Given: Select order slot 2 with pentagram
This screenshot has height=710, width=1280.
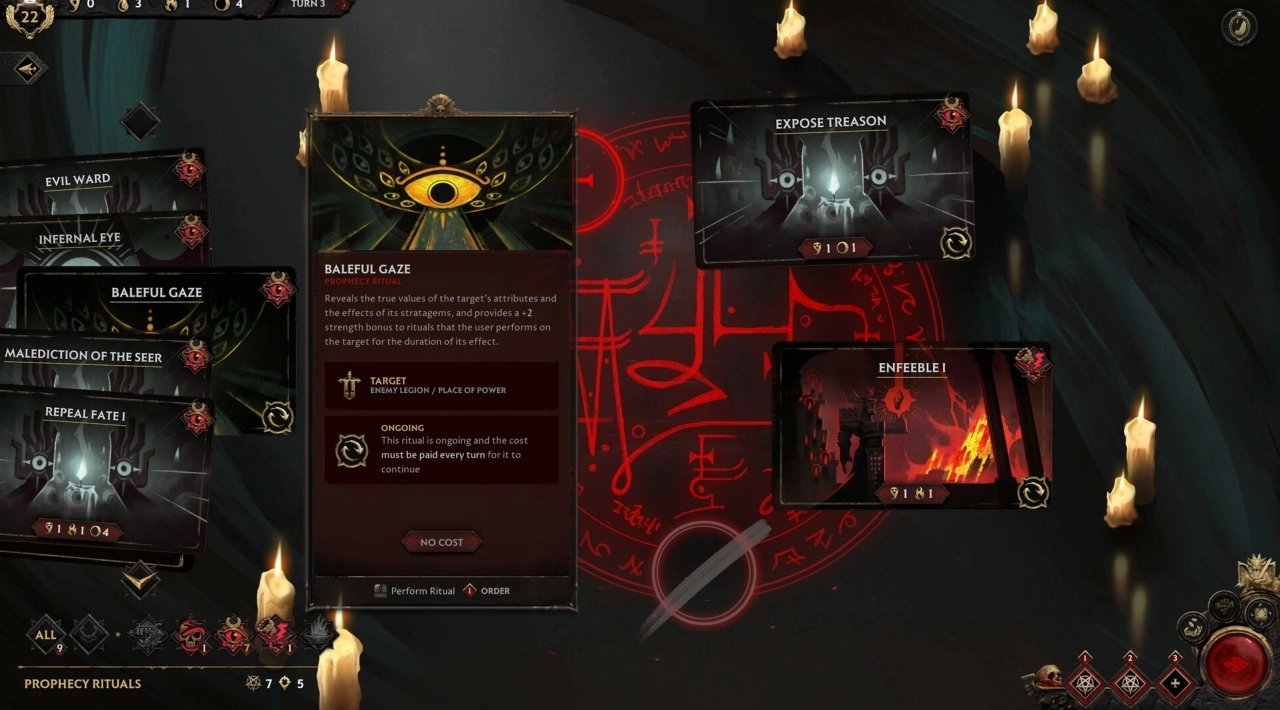Looking at the screenshot, I should (1131, 684).
